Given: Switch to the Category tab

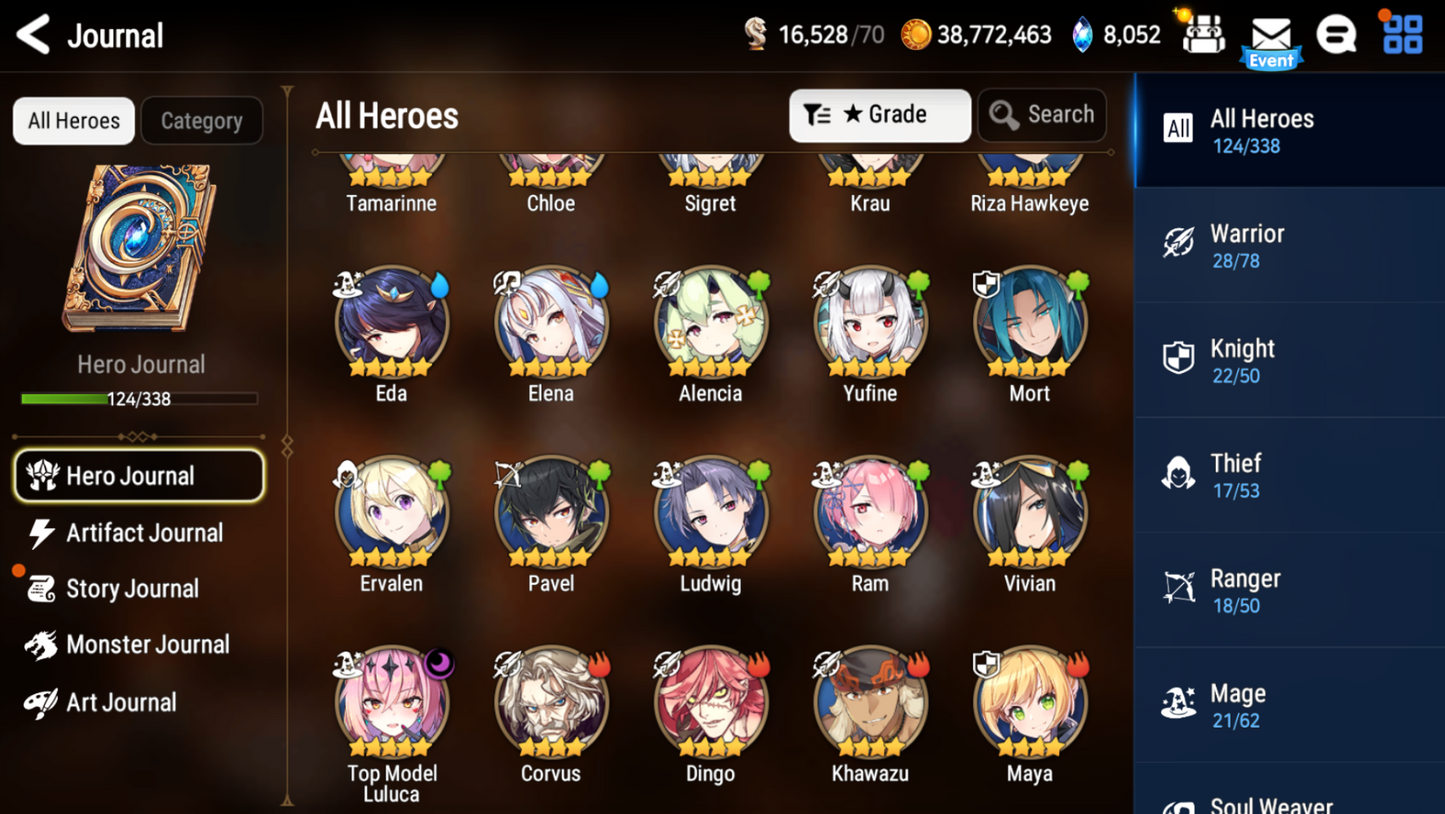Looking at the screenshot, I should click(201, 121).
